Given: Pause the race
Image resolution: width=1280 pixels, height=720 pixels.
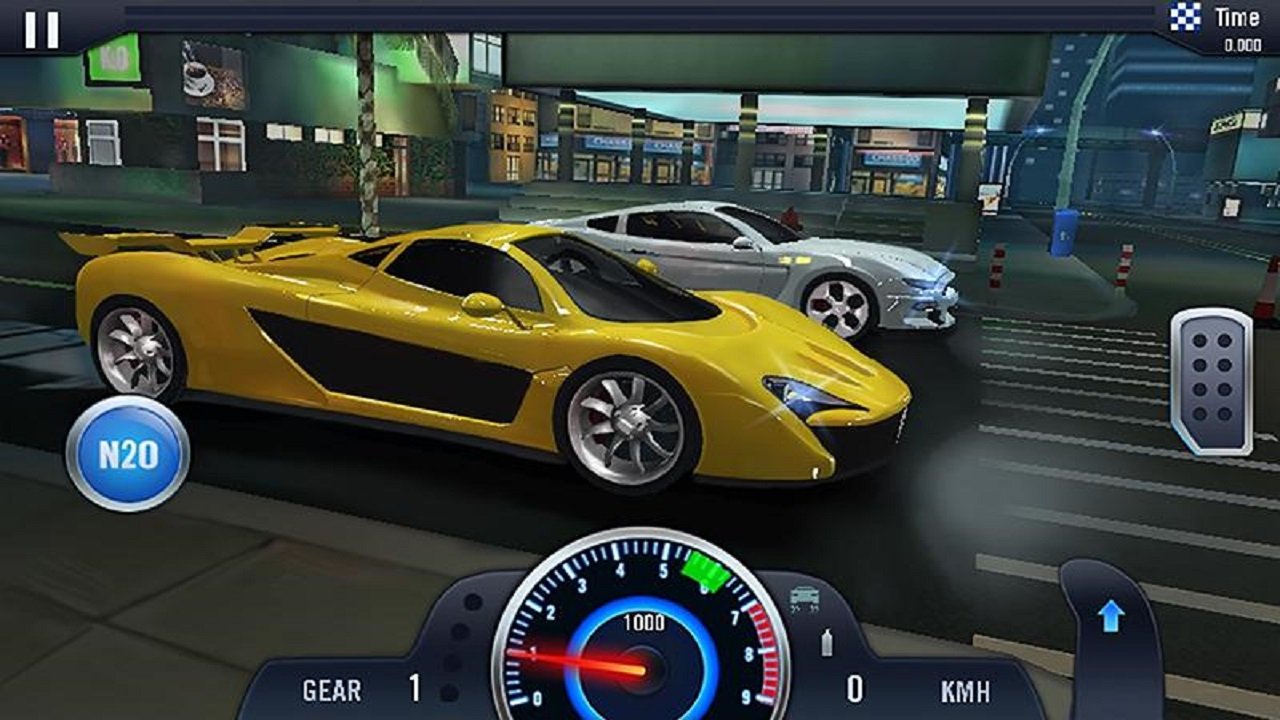Looking at the screenshot, I should pyautogui.click(x=41, y=29).
